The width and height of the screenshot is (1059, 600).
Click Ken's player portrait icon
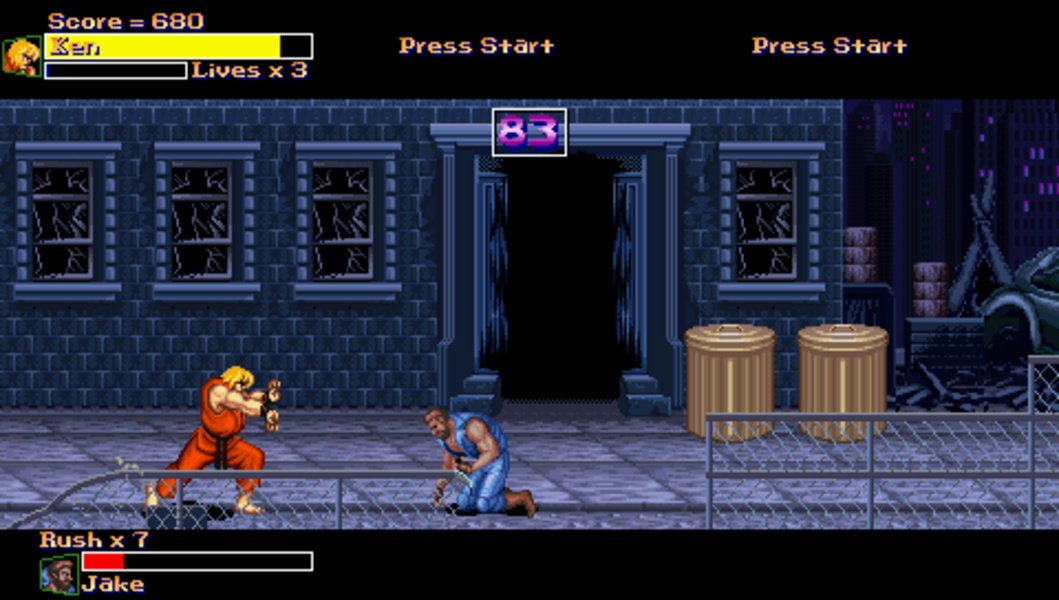[22, 57]
